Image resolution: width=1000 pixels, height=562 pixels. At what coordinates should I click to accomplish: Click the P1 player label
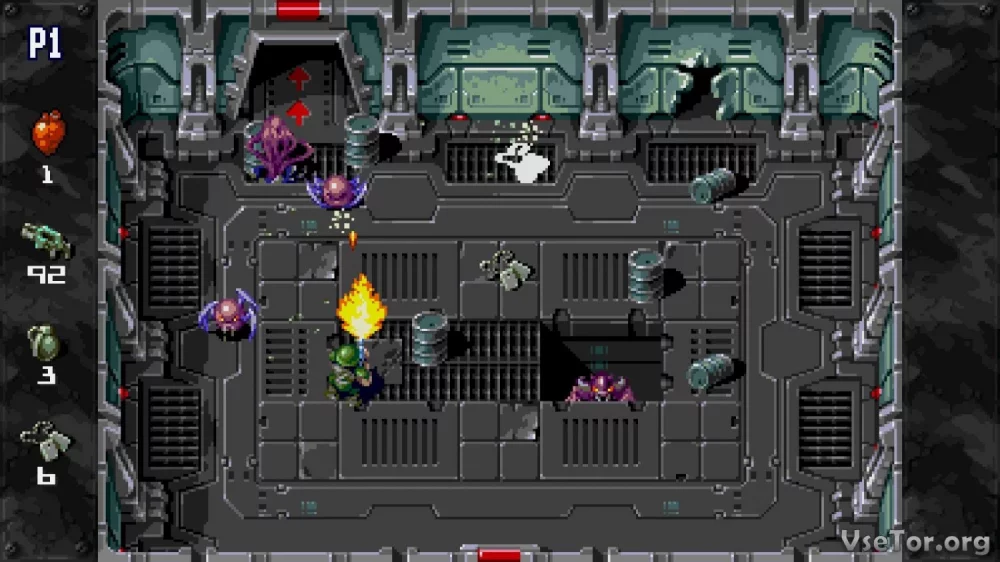[x=46, y=44]
